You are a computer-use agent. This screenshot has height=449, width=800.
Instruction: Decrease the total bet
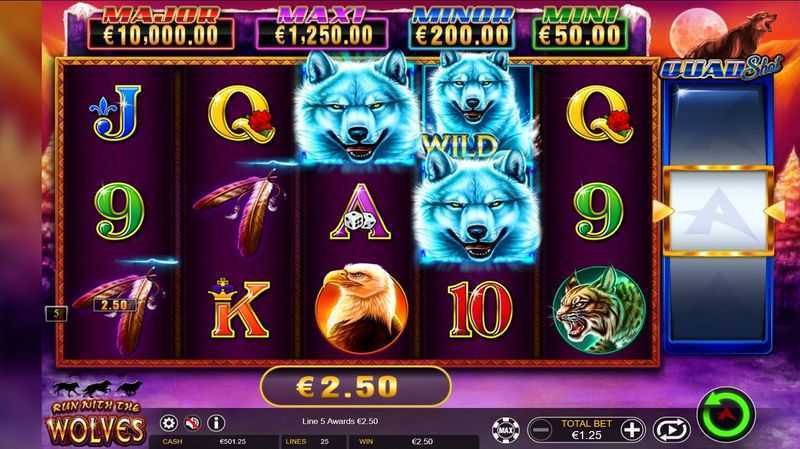point(539,430)
